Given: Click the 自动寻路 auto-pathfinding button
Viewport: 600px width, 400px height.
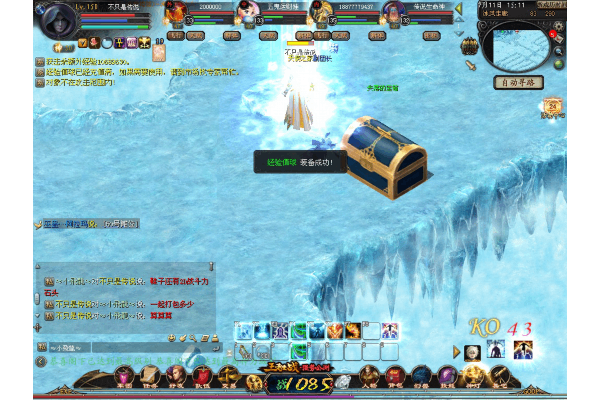Looking at the screenshot, I should (522, 84).
